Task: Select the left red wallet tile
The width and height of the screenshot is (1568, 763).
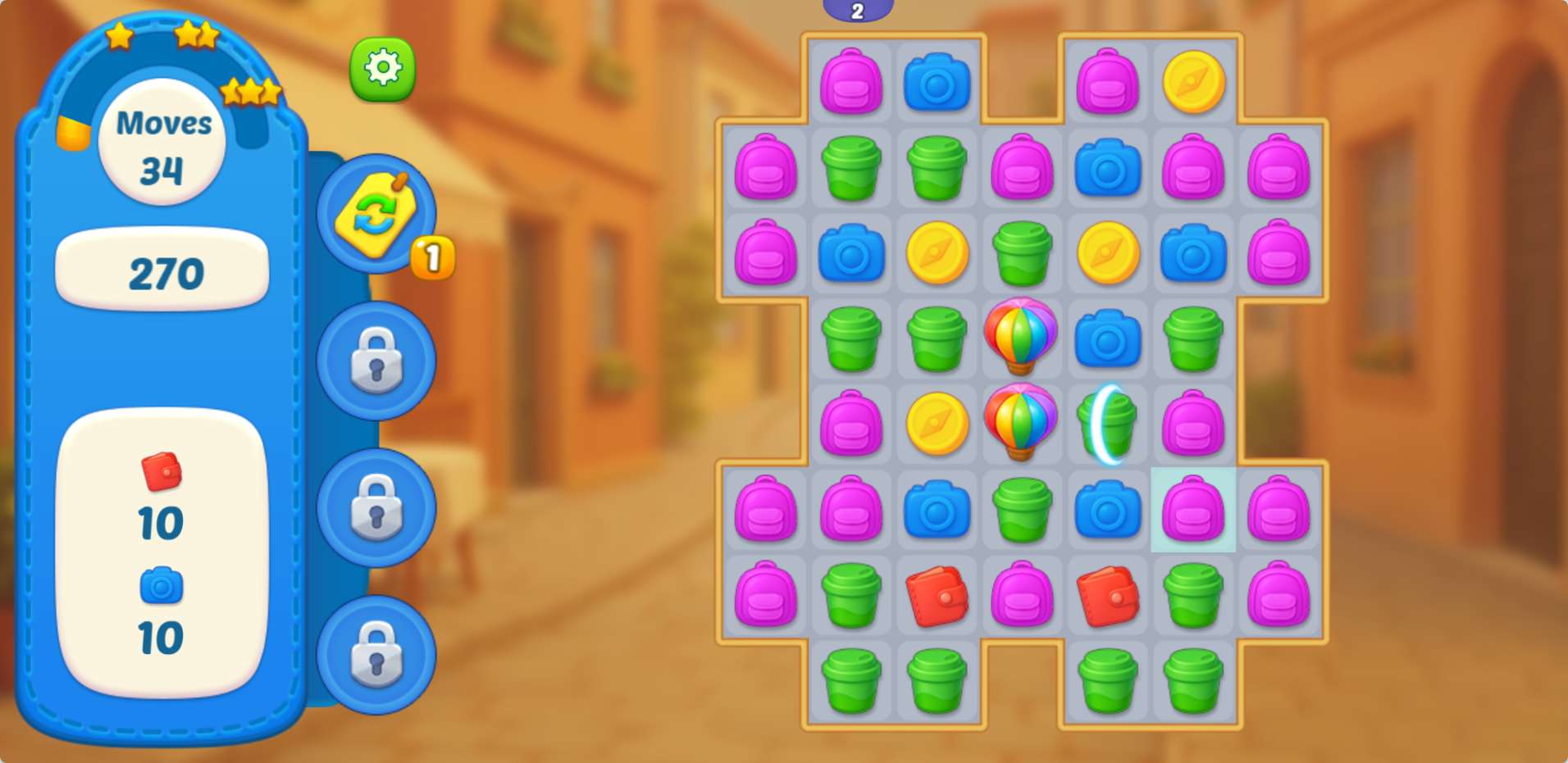Action: click(x=937, y=596)
